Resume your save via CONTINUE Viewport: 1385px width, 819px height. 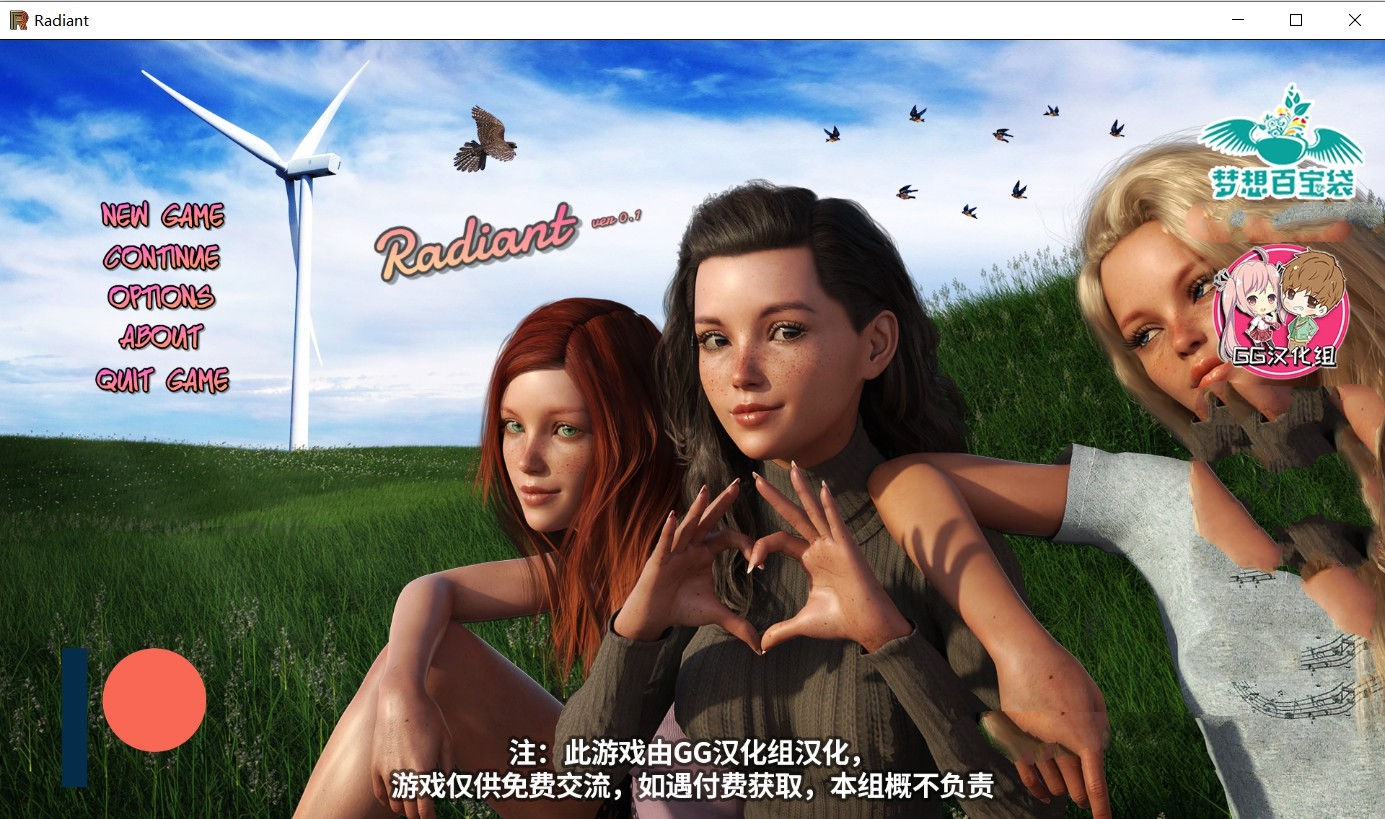[x=160, y=257]
